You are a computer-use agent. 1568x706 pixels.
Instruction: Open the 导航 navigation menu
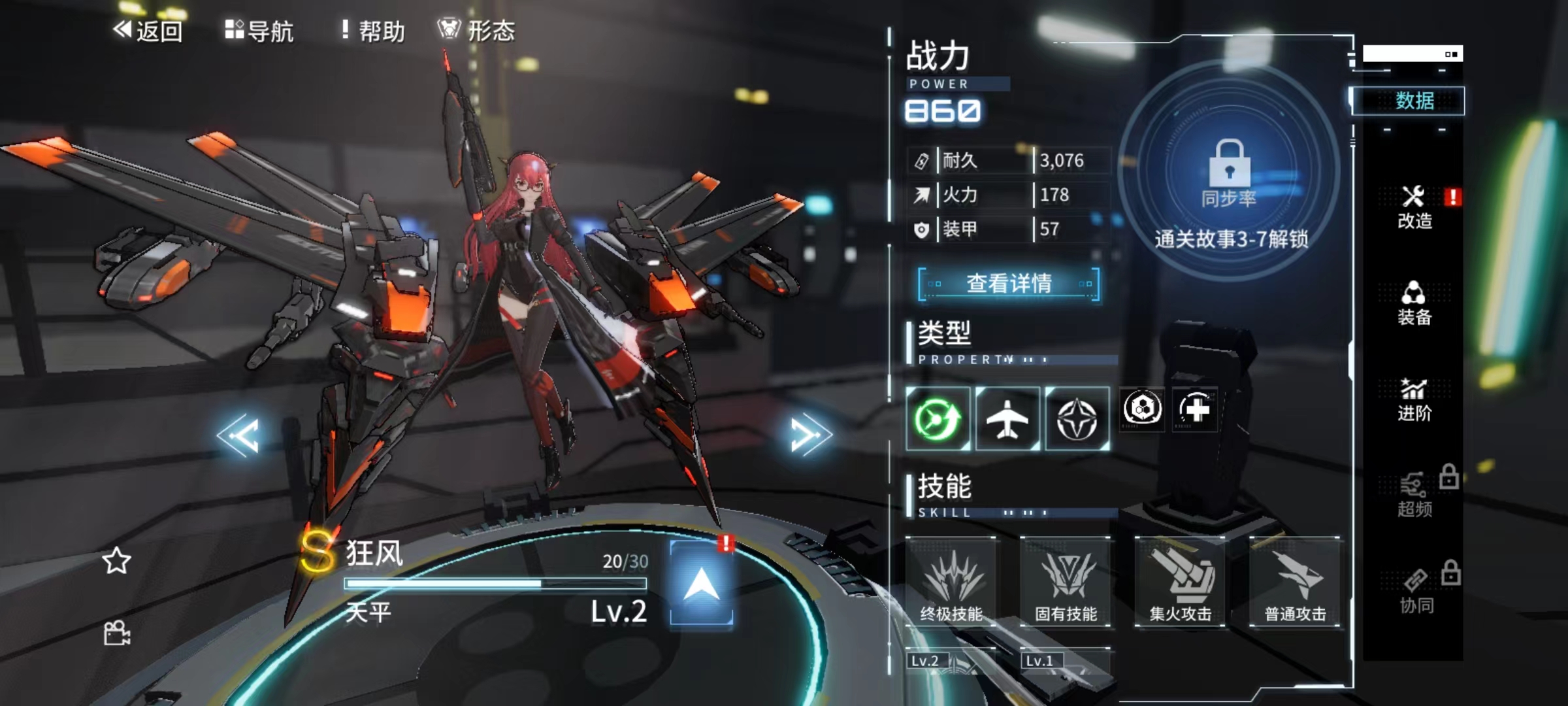click(259, 31)
